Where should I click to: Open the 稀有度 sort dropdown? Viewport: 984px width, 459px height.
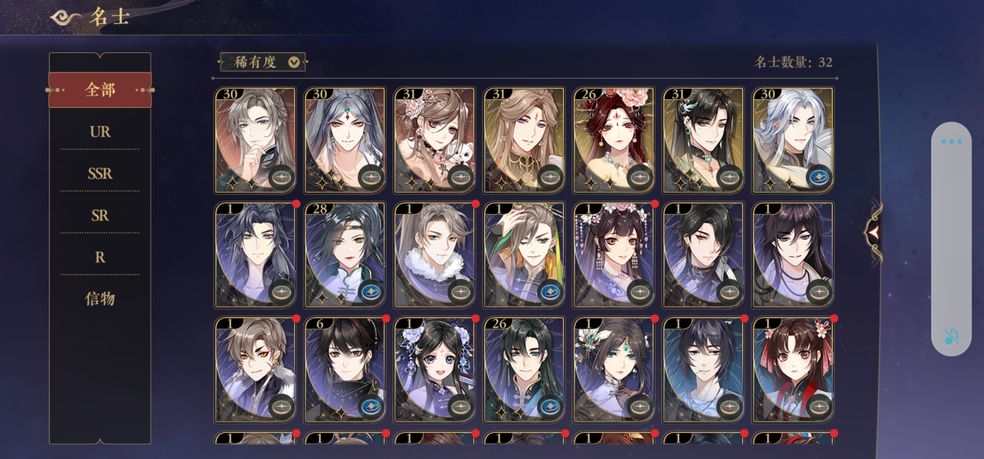(x=262, y=61)
